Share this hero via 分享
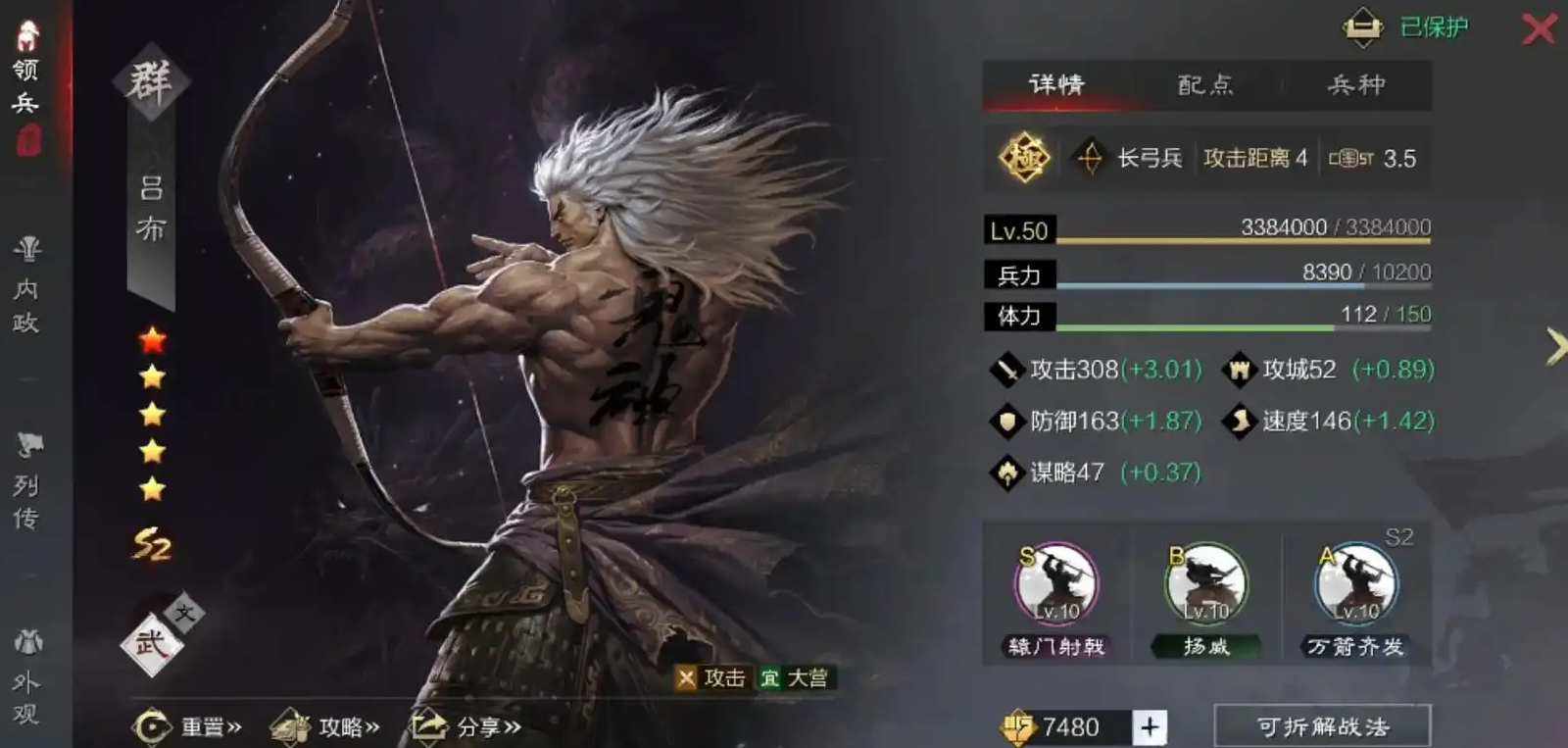This screenshot has height=748, width=1568. point(465,726)
